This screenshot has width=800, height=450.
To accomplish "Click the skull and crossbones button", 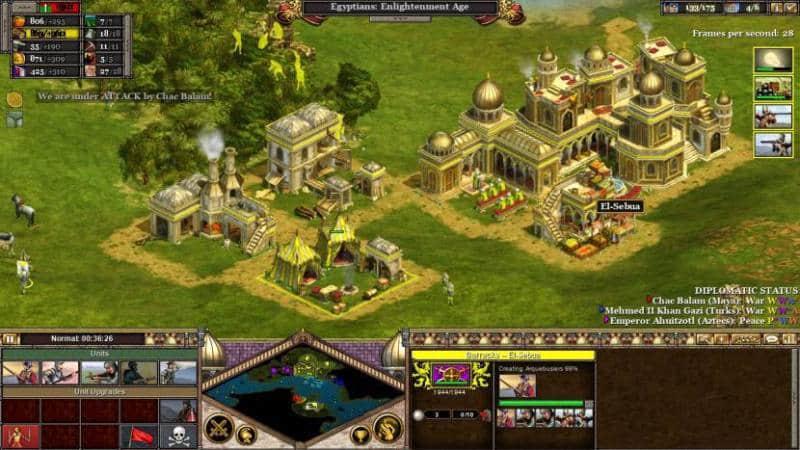I will click(x=178, y=436).
